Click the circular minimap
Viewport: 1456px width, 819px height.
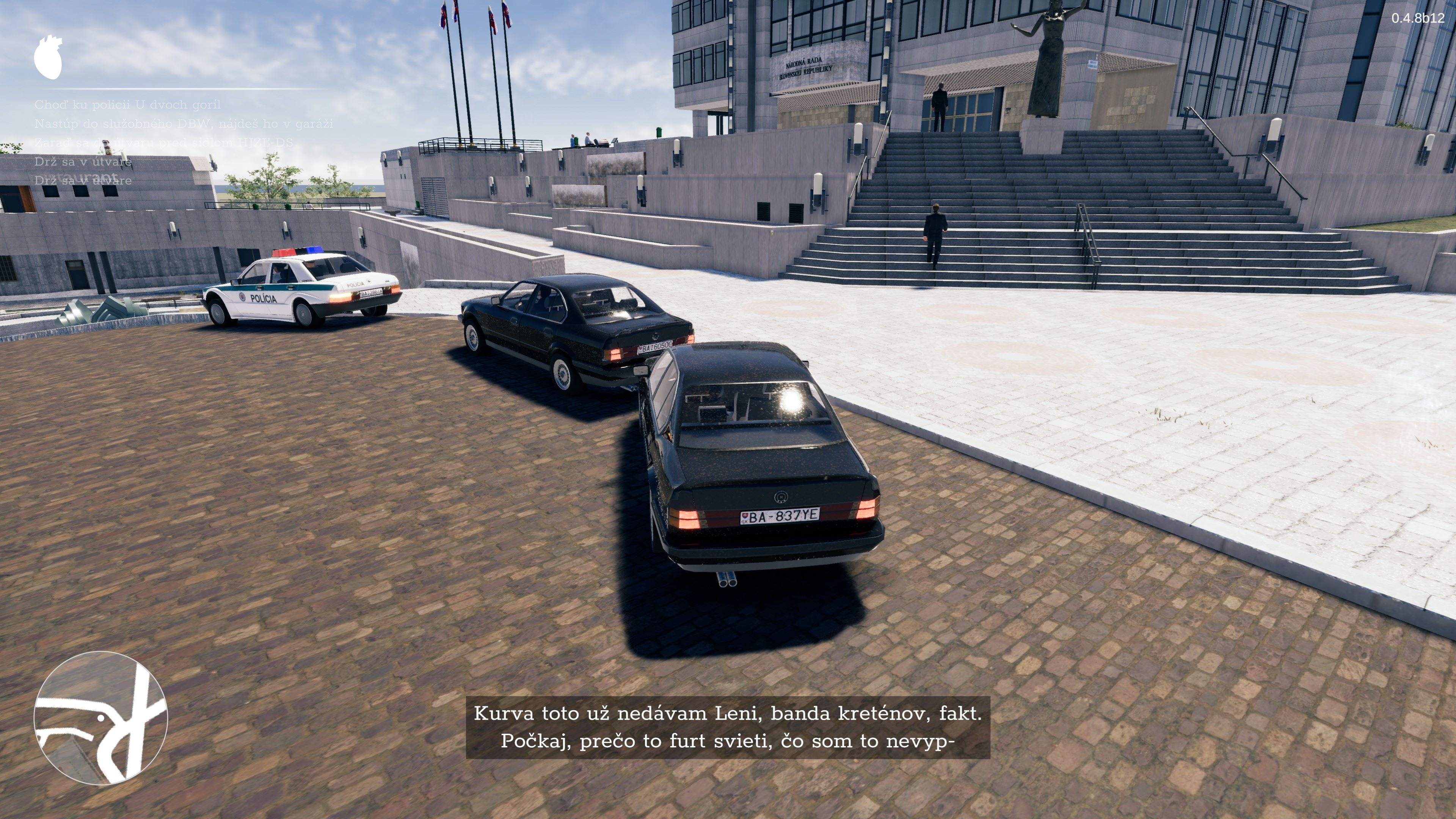click(100, 718)
